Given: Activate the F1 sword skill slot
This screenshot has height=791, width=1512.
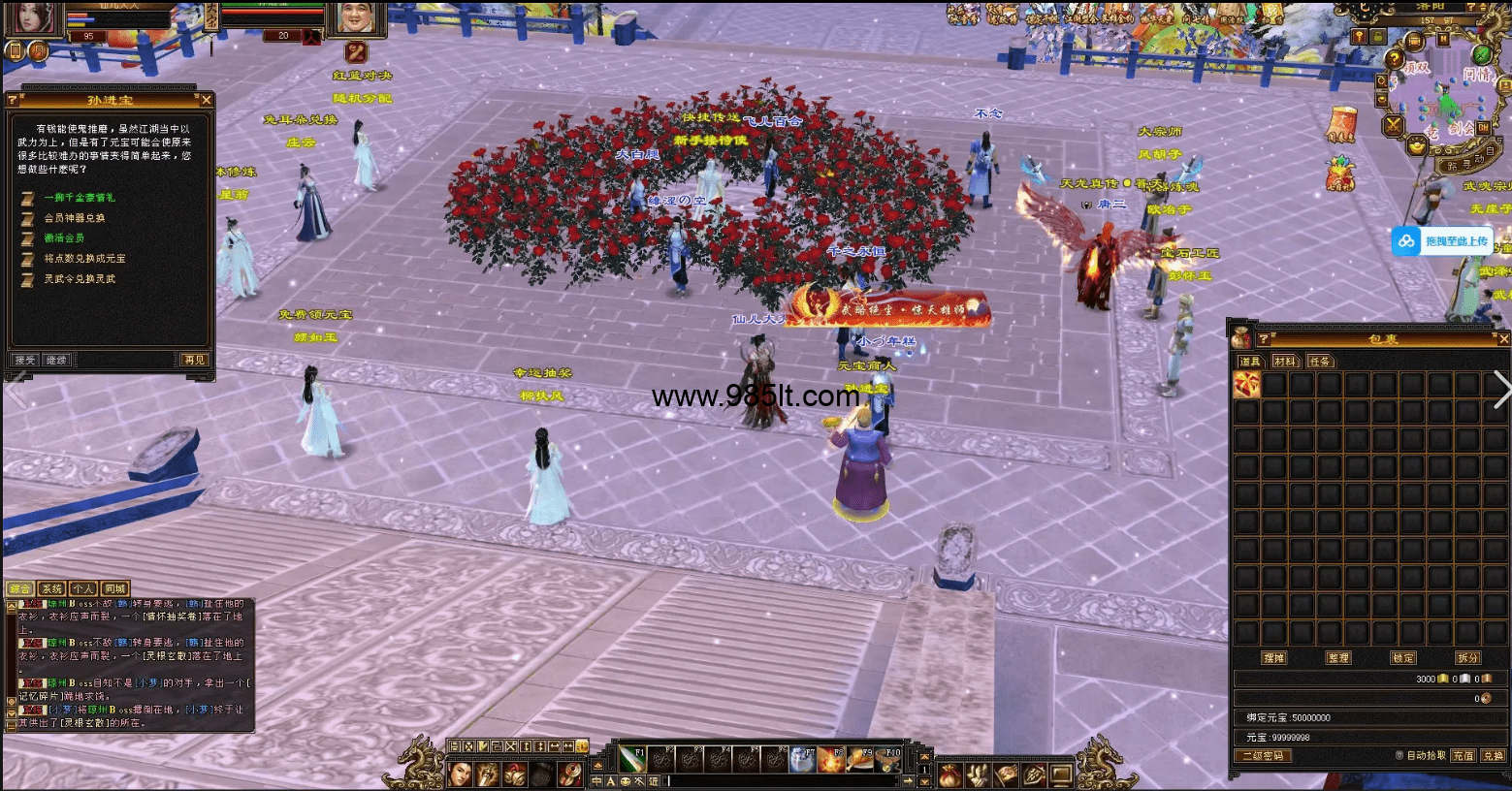Looking at the screenshot, I should [x=633, y=758].
